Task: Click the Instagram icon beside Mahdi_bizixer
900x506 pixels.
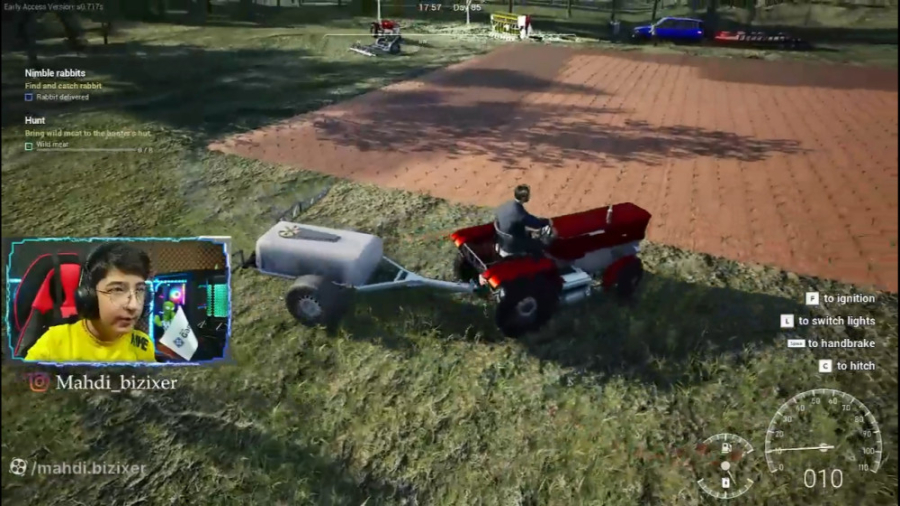Action: [38, 382]
